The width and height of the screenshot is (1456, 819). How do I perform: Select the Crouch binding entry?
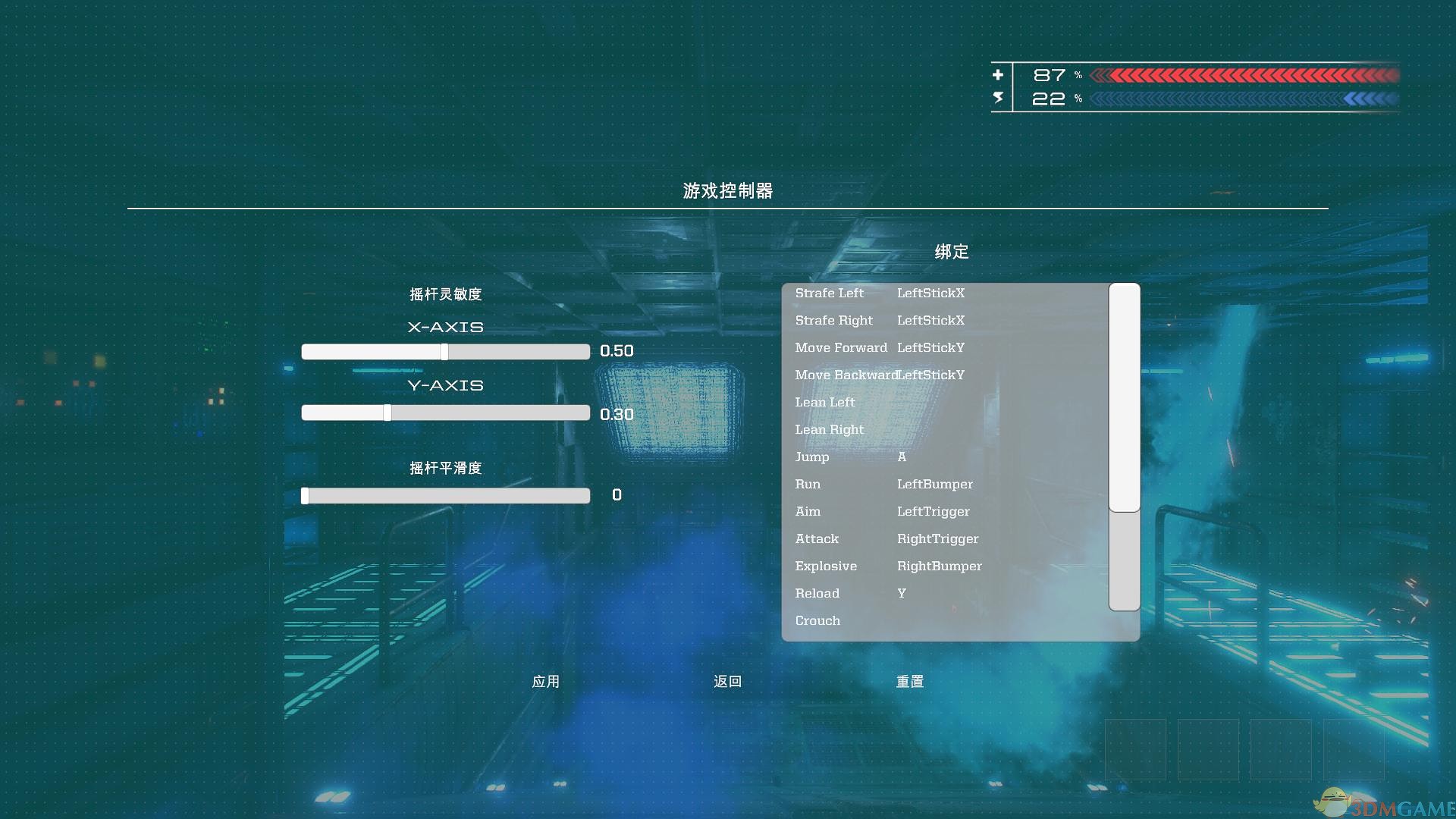[817, 620]
